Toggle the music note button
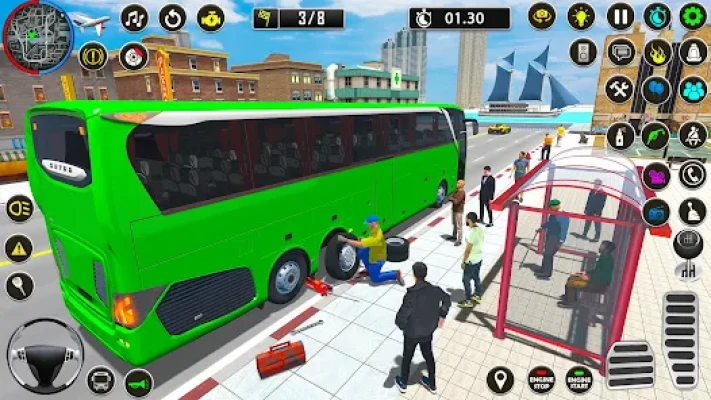This screenshot has height=400, width=711. (135, 18)
